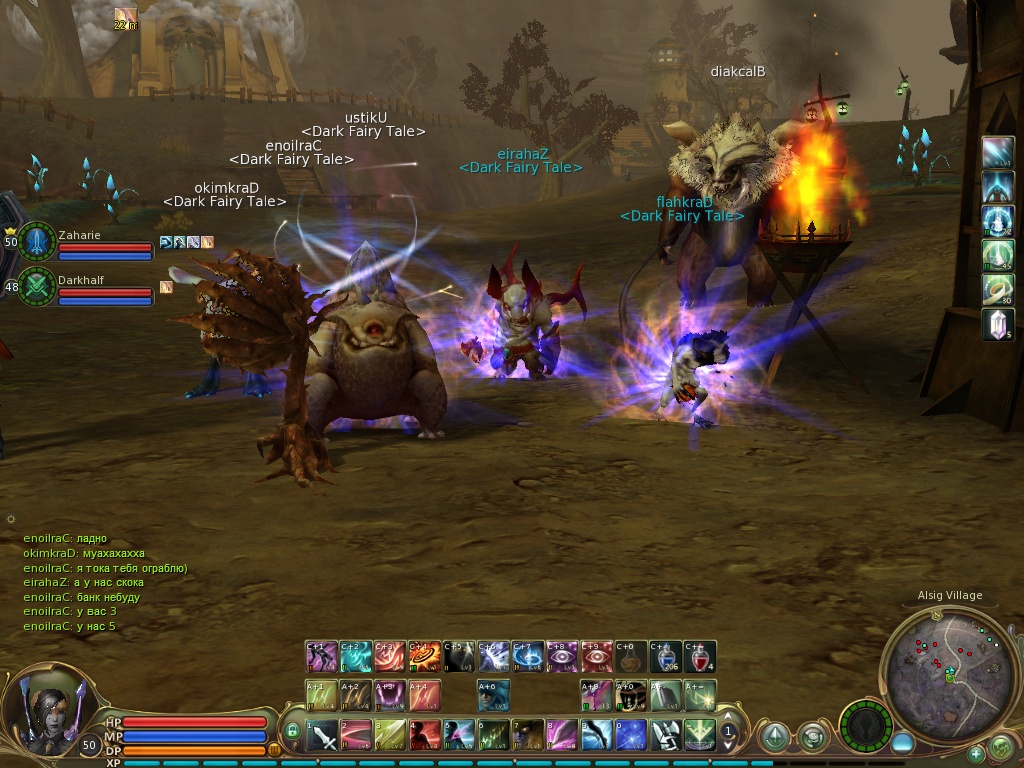The image size is (1024, 768).
Task: Click the winged emblem gauge next to the minimap
Action: pyautogui.click(x=866, y=725)
